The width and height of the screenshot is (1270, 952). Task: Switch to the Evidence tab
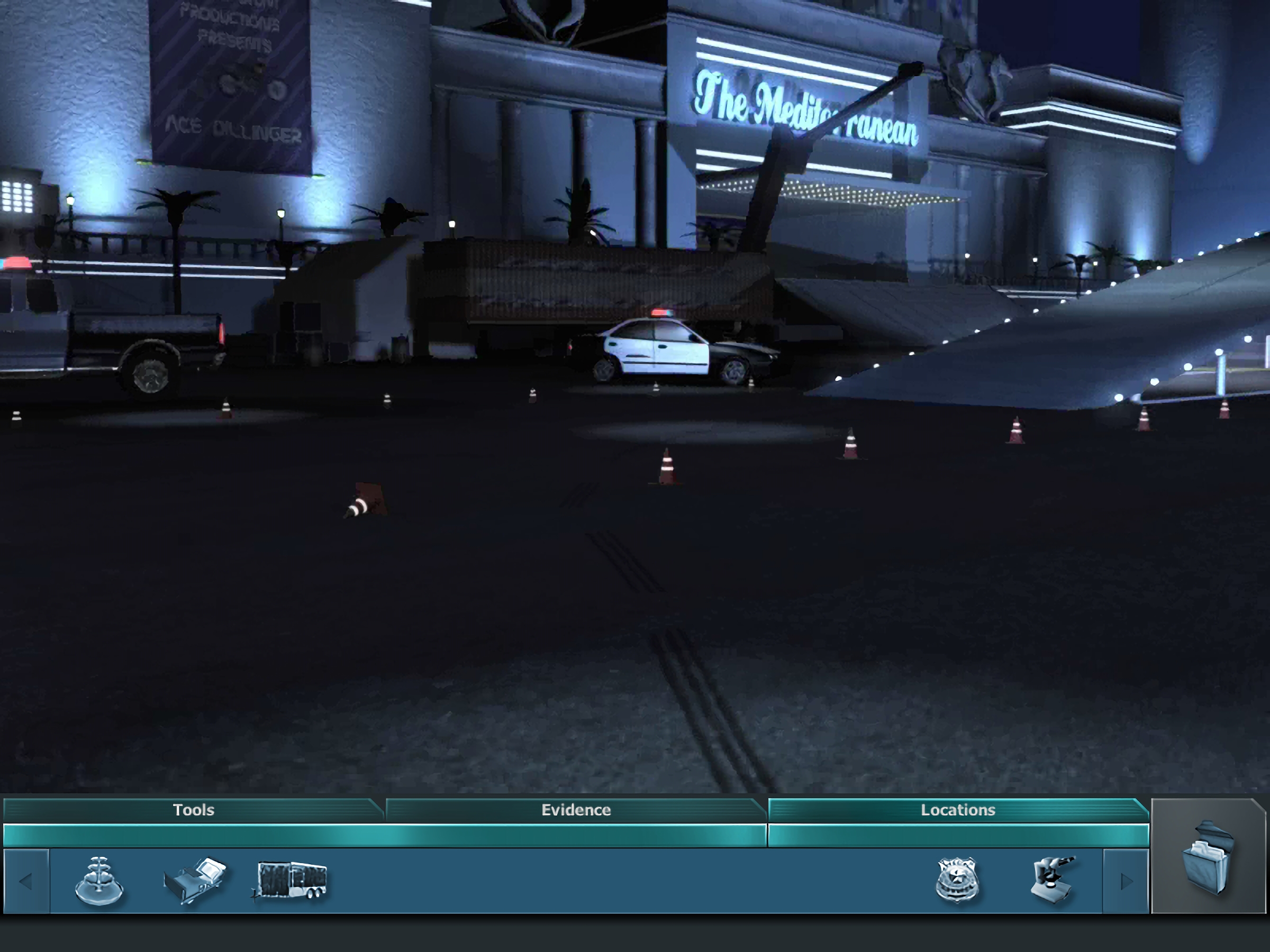(575, 810)
